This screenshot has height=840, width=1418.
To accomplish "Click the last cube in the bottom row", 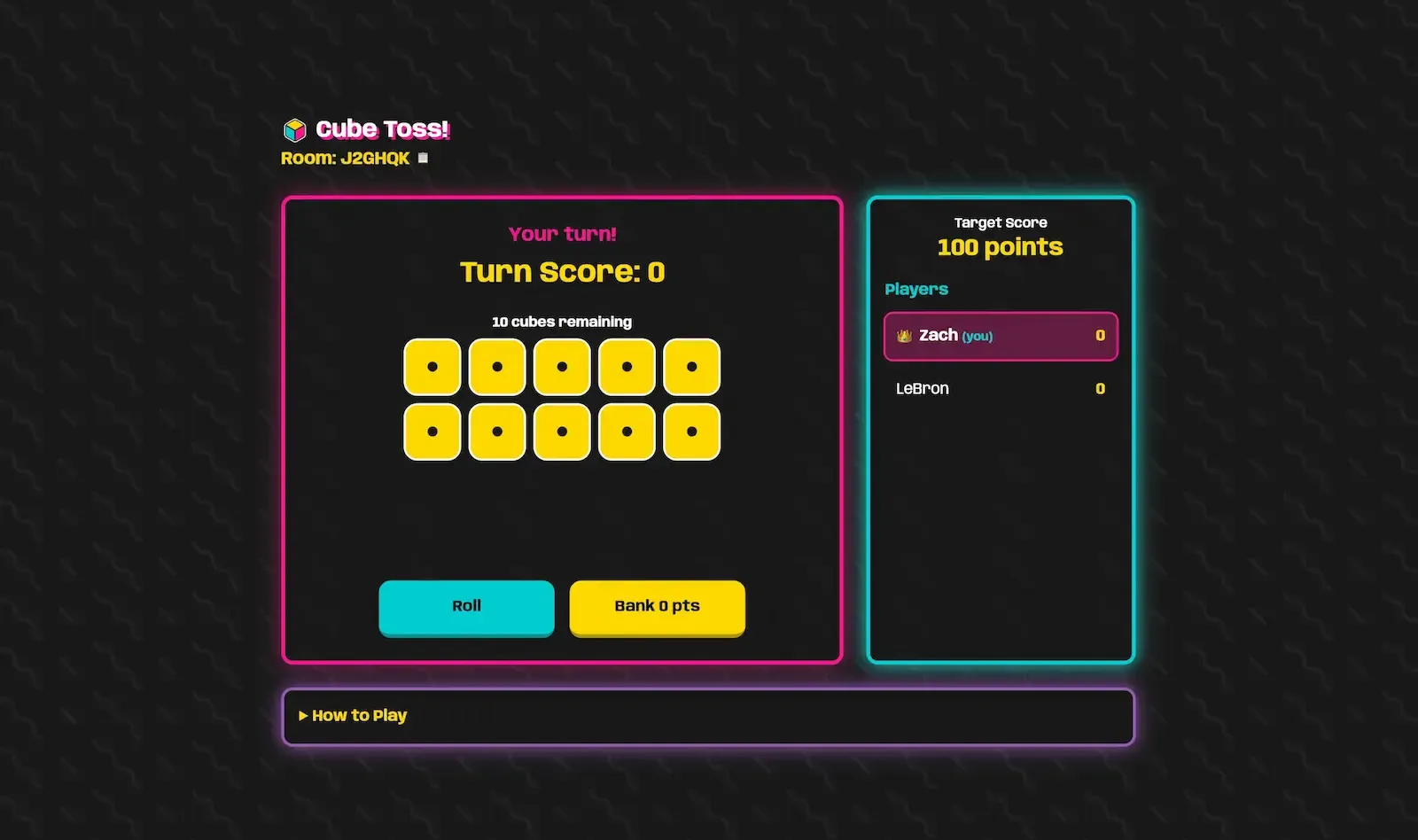I will (x=692, y=432).
